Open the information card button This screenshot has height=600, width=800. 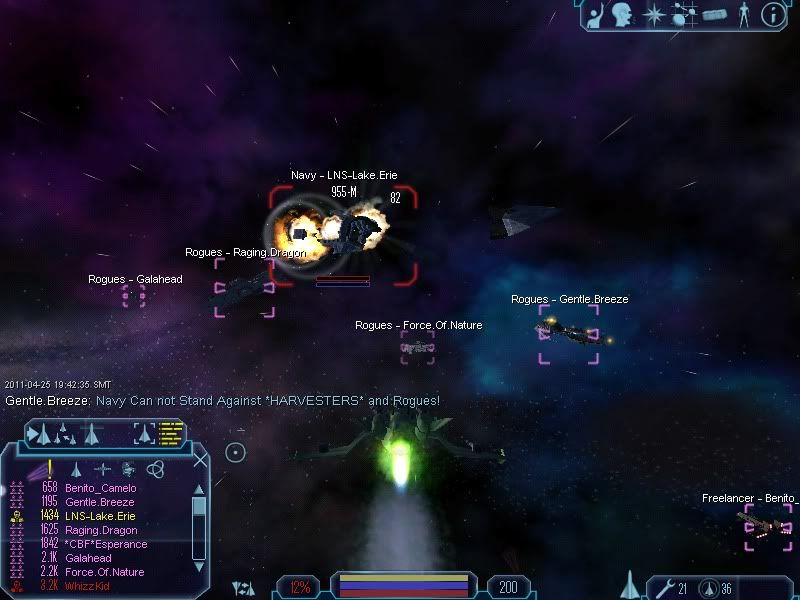click(772, 14)
